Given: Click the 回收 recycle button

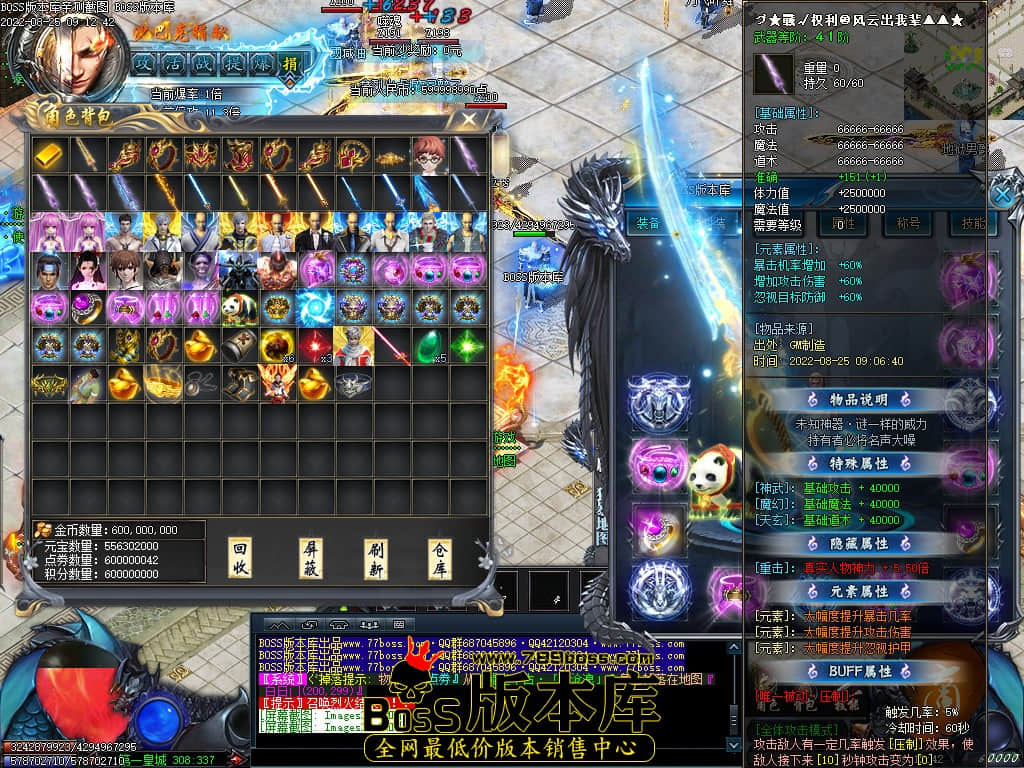Looking at the screenshot, I should click(x=240, y=559).
